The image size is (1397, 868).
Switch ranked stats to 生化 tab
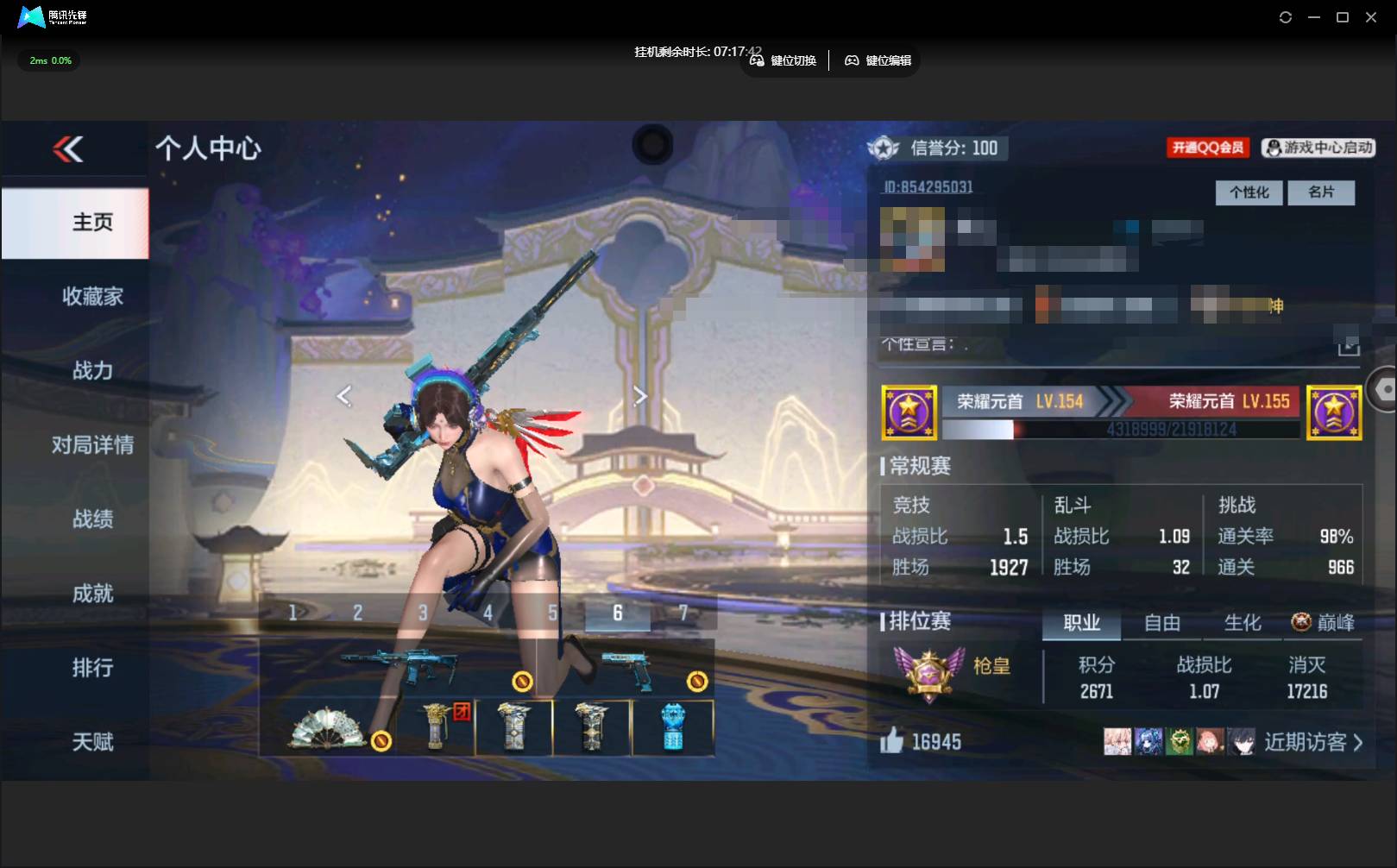(x=1242, y=623)
